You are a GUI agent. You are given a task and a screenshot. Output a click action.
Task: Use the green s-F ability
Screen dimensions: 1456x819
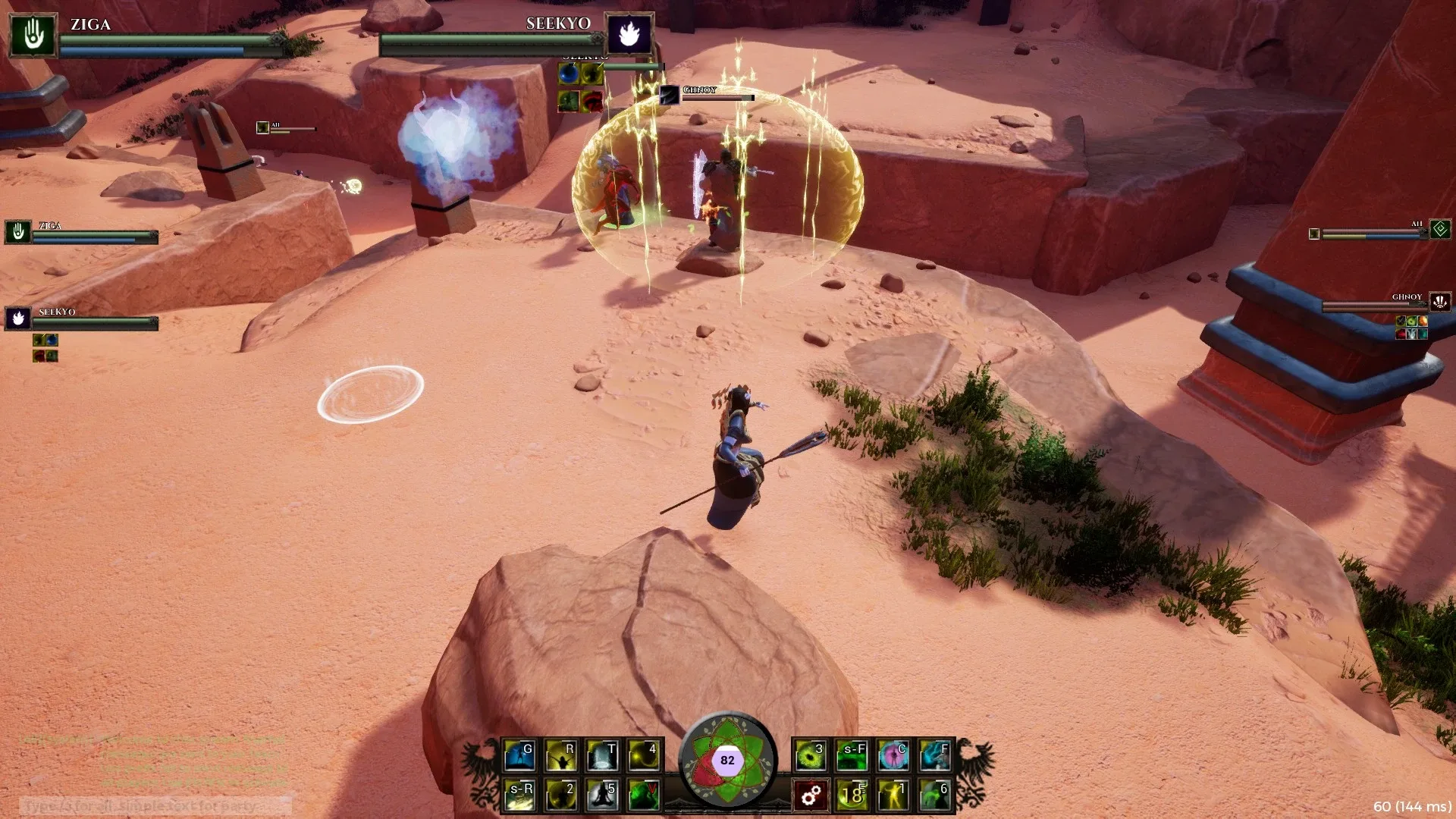pyautogui.click(x=852, y=756)
